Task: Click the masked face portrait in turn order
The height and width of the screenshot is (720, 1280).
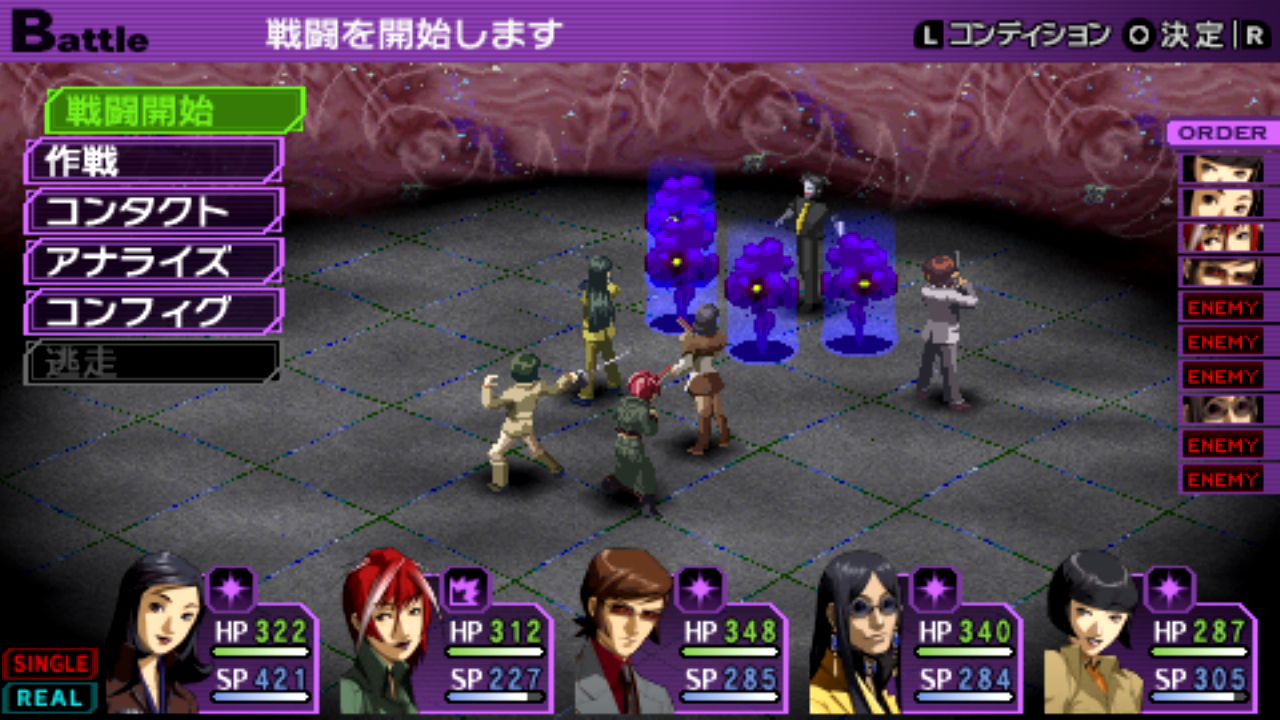Action: (1222, 409)
